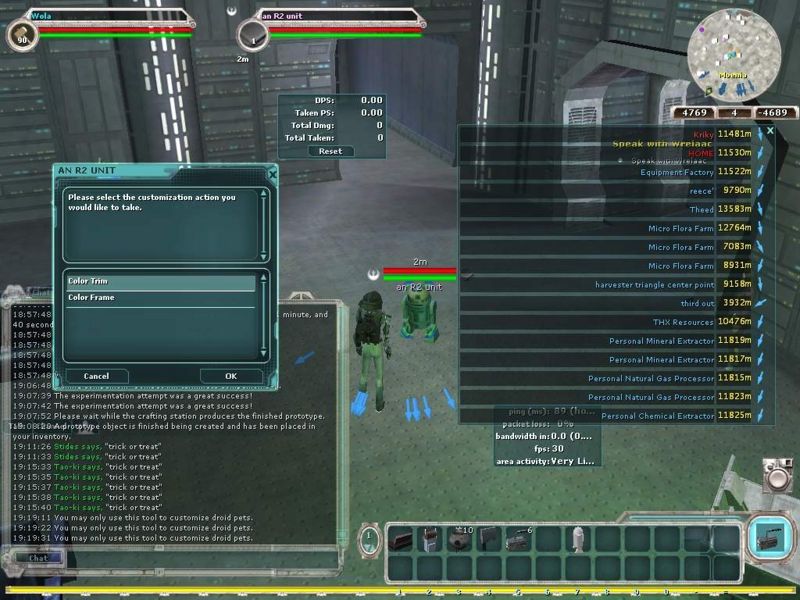
Task: Click the circular minimap radar
Action: point(735,48)
